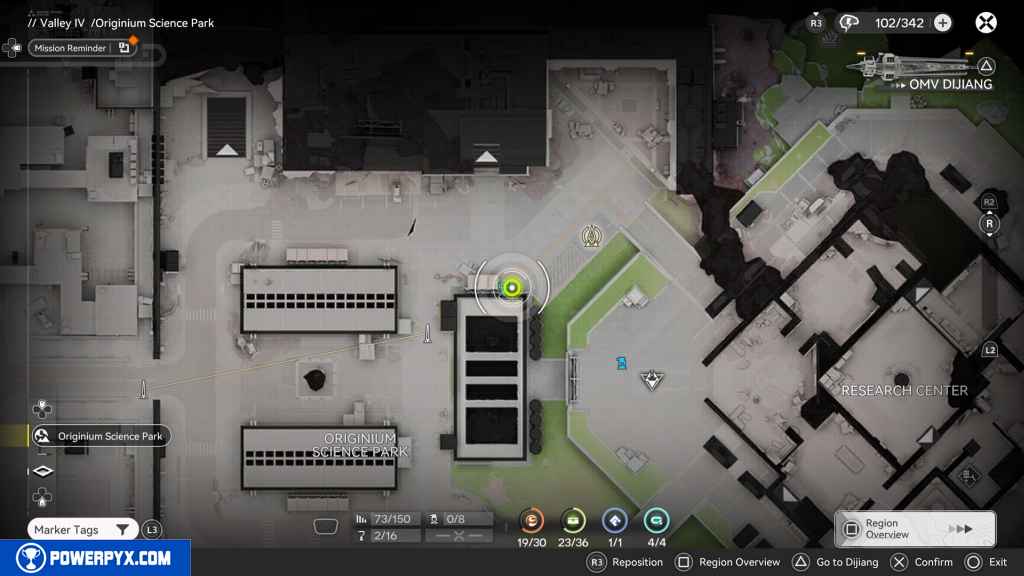Select the Originium Science Park area tab
This screenshot has width=1024, height=576.
click(100, 436)
